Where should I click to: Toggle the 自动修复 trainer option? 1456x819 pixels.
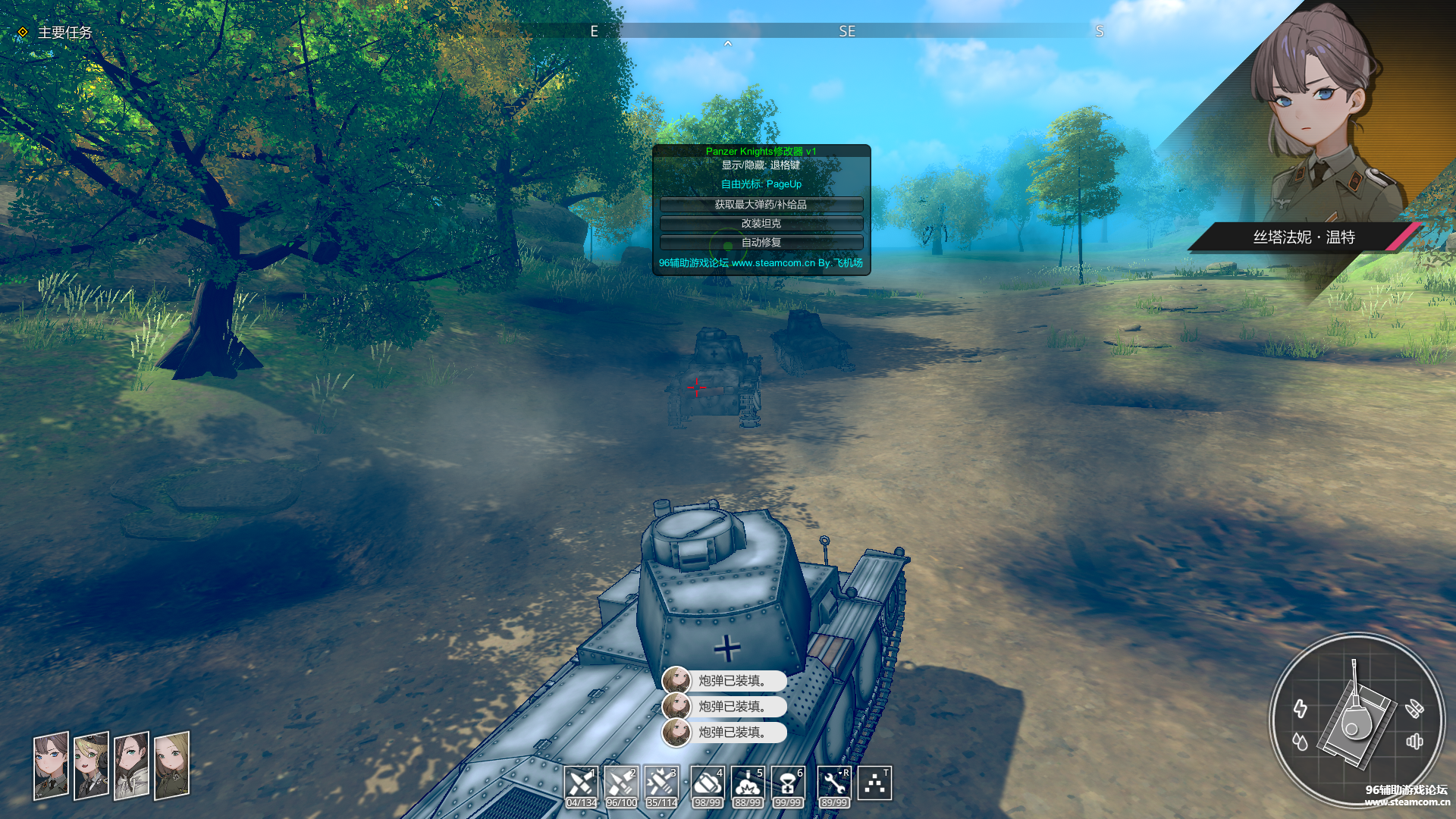pyautogui.click(x=761, y=243)
